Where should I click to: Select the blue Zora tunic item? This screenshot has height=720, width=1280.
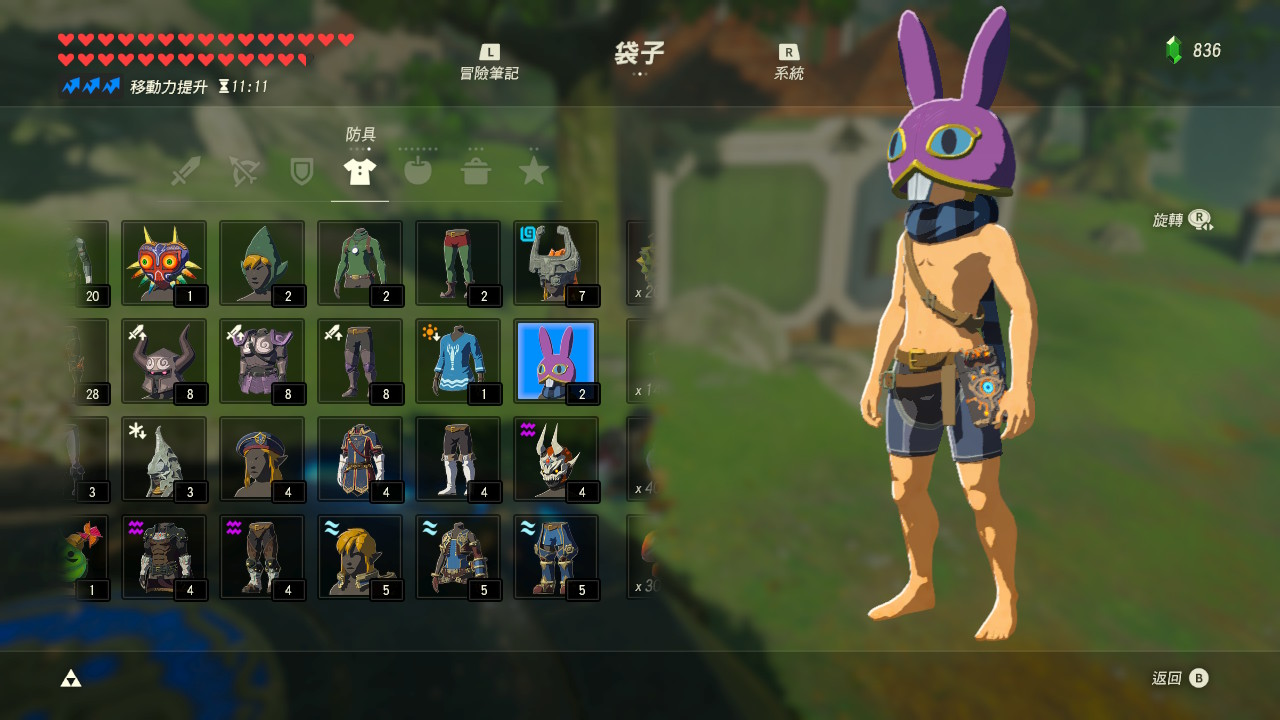(458, 362)
